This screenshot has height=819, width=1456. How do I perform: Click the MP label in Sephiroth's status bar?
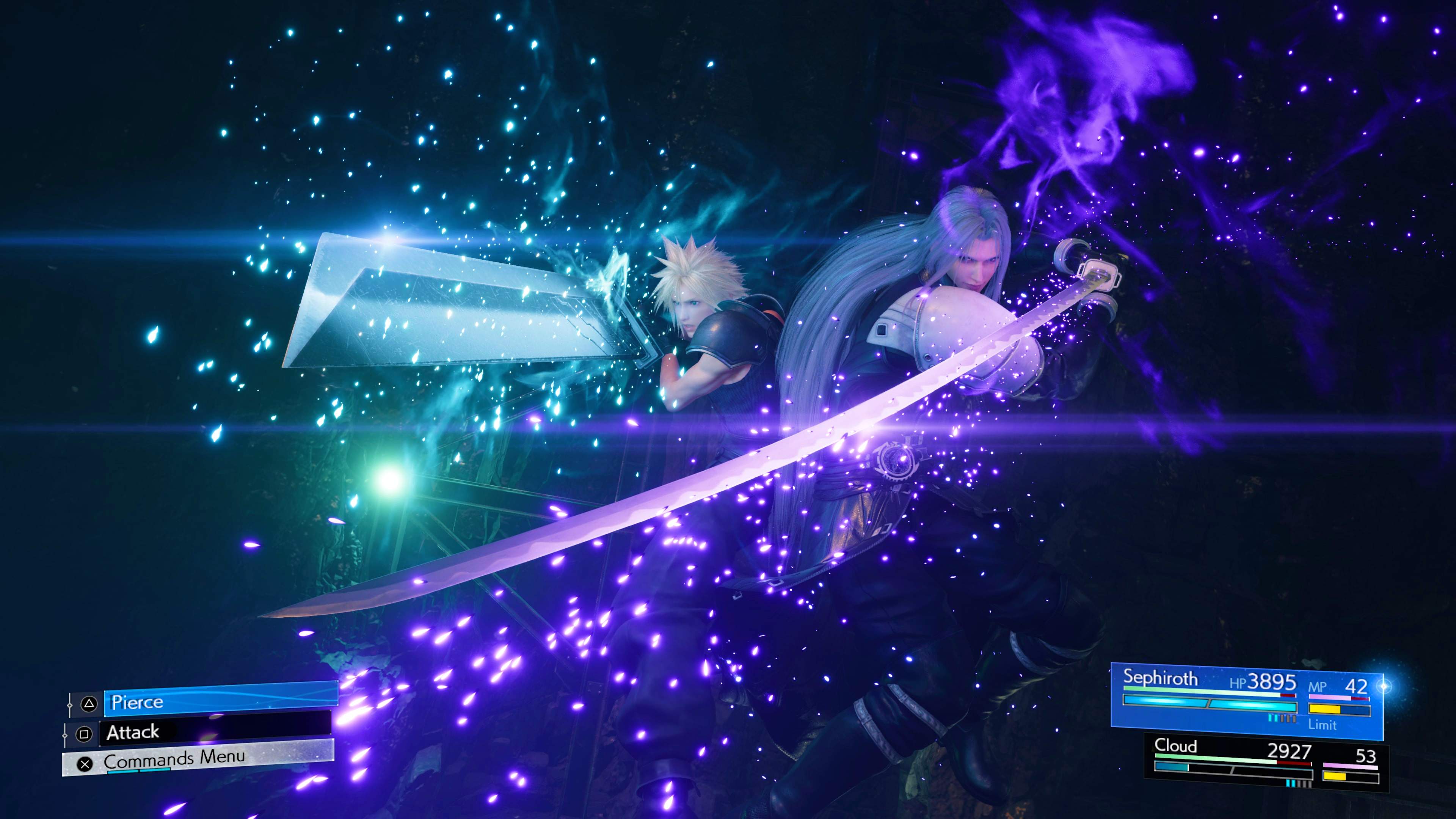coord(1318,686)
